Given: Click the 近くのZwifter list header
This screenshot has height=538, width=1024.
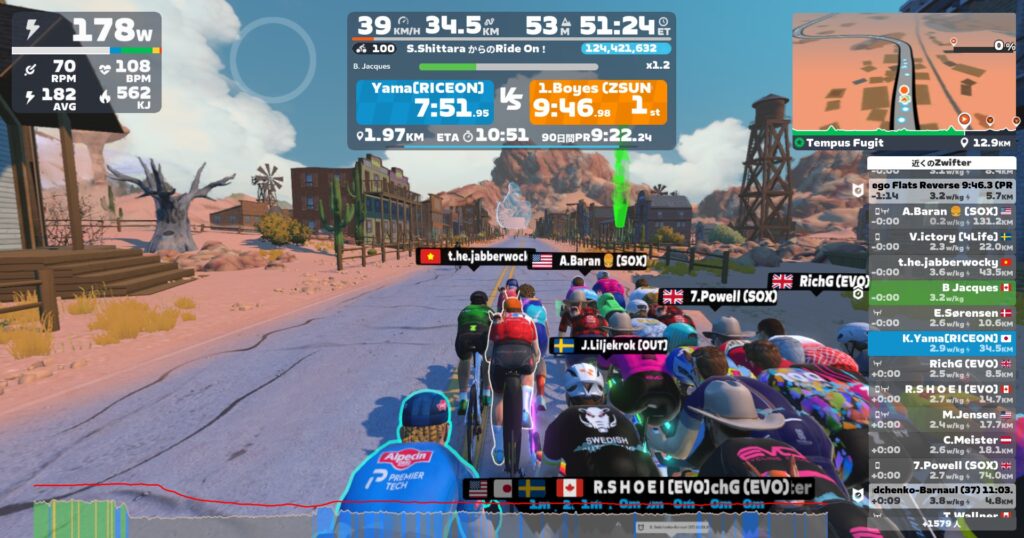Looking at the screenshot, I should click(941, 163).
